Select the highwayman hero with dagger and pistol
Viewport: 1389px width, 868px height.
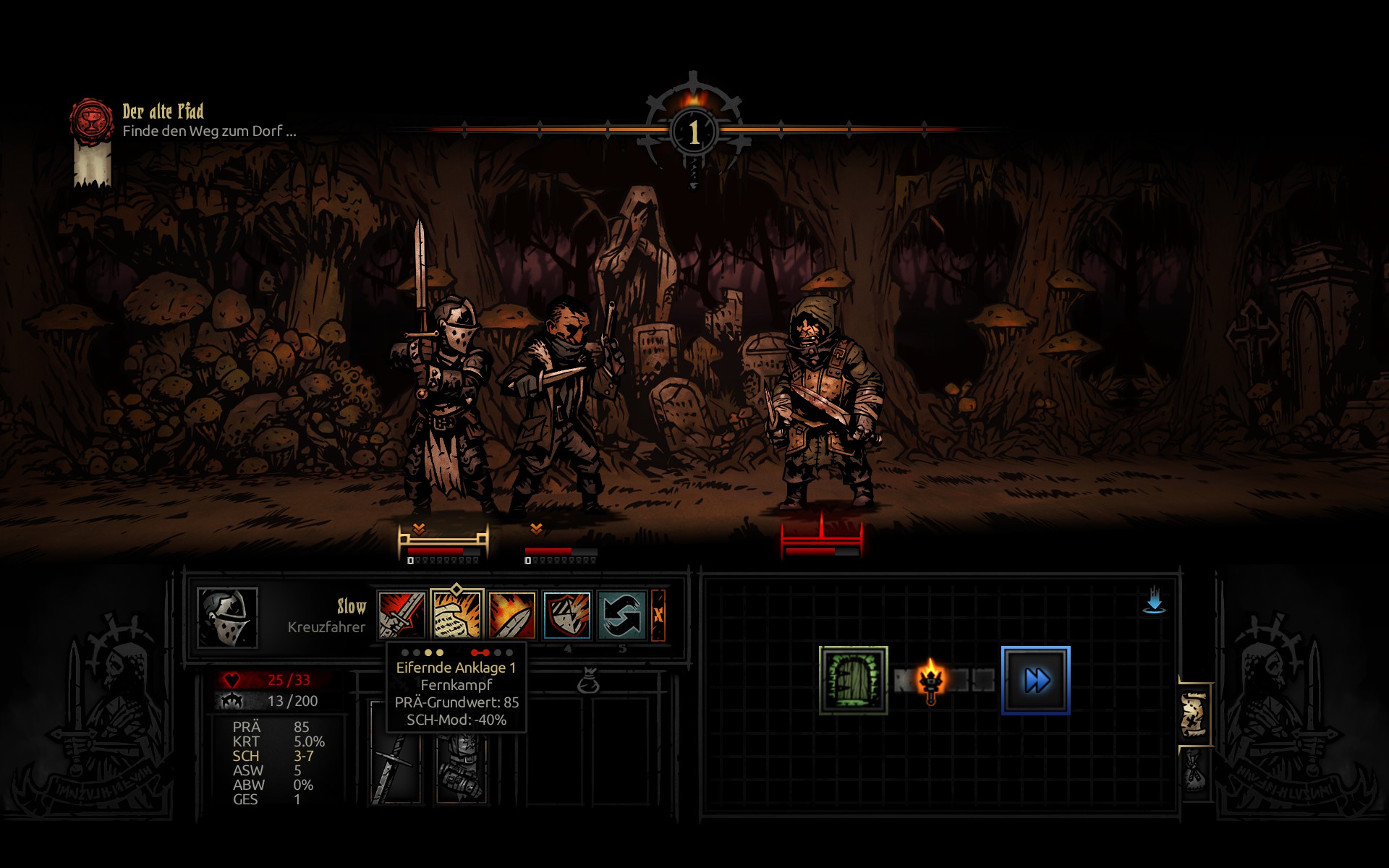tap(561, 405)
